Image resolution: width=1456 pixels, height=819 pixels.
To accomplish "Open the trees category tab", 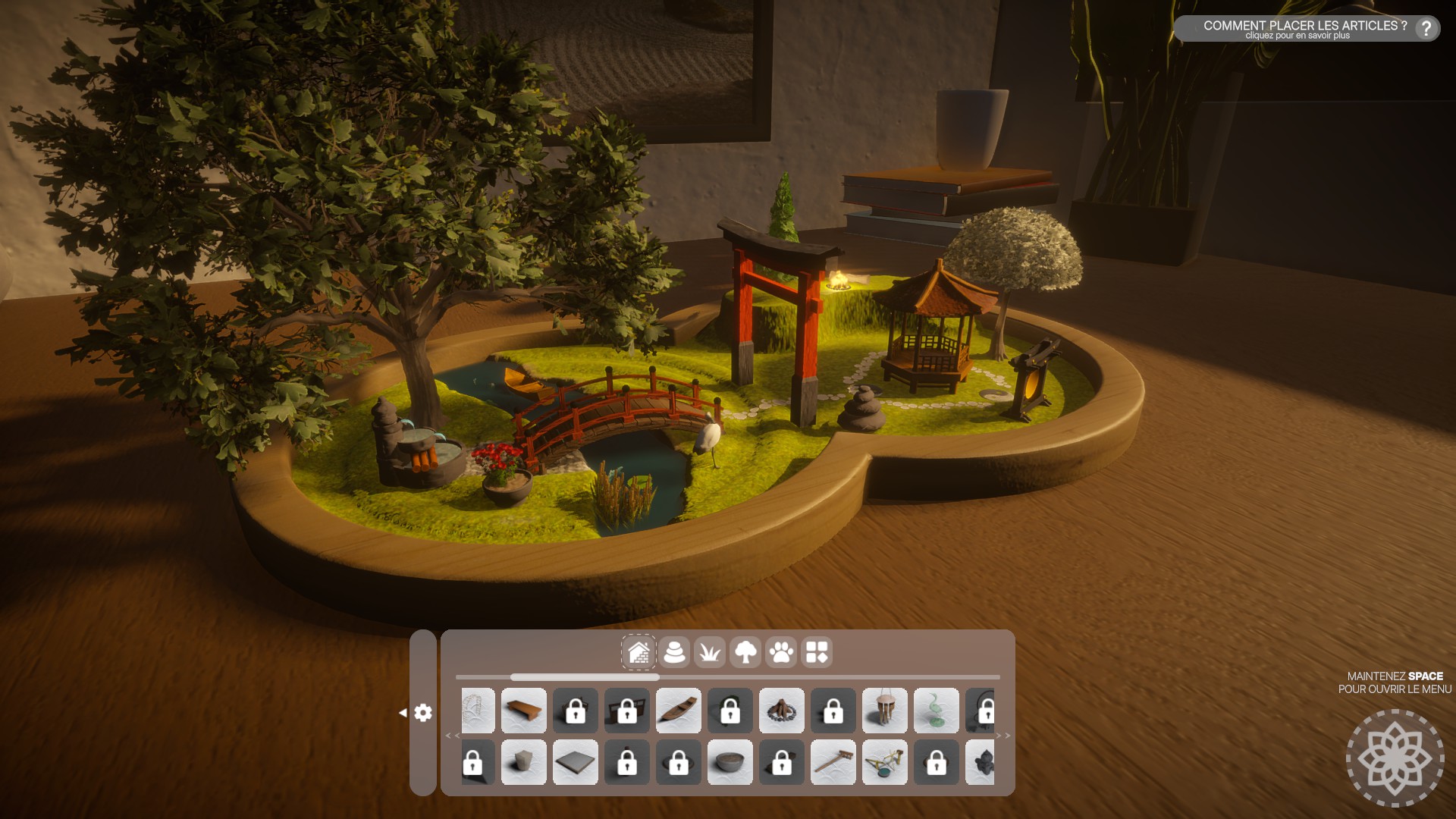I will [745, 652].
